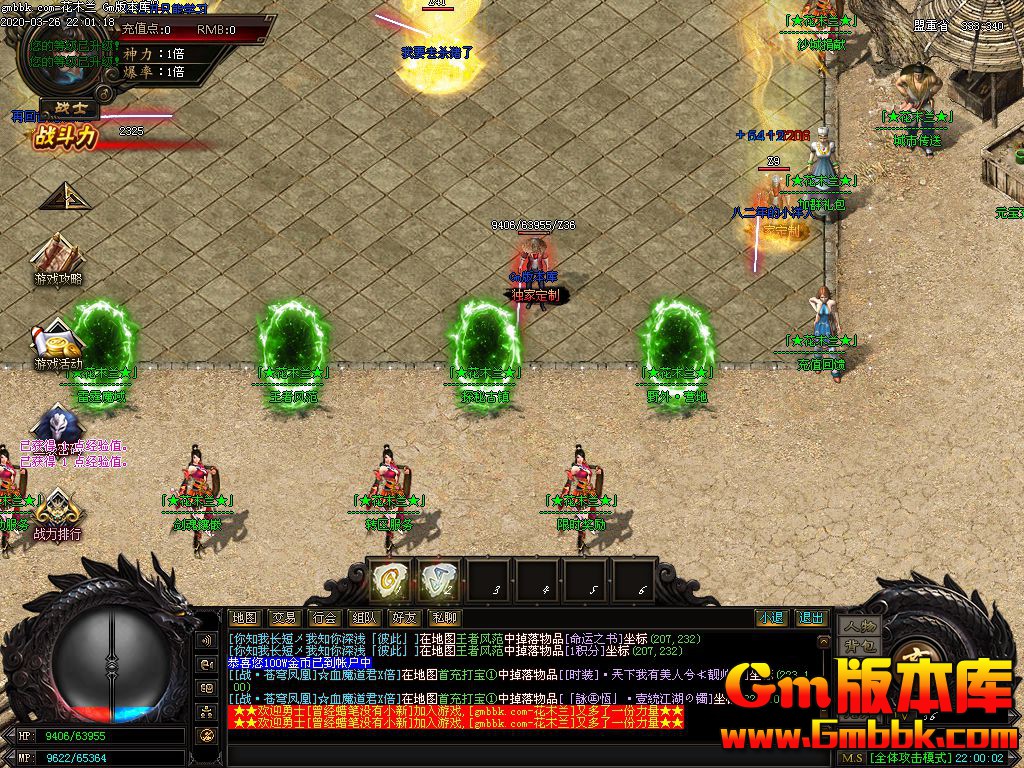Open the 私聊 private chat tab

coord(444,618)
